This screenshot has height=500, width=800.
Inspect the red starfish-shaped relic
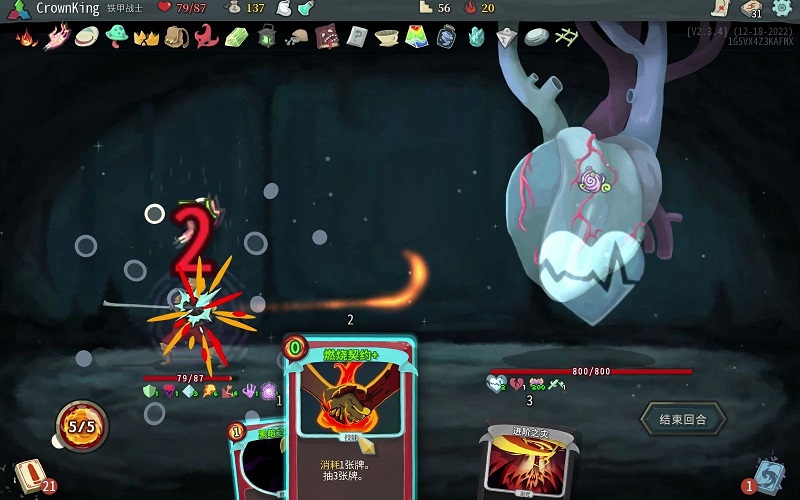pos(207,38)
